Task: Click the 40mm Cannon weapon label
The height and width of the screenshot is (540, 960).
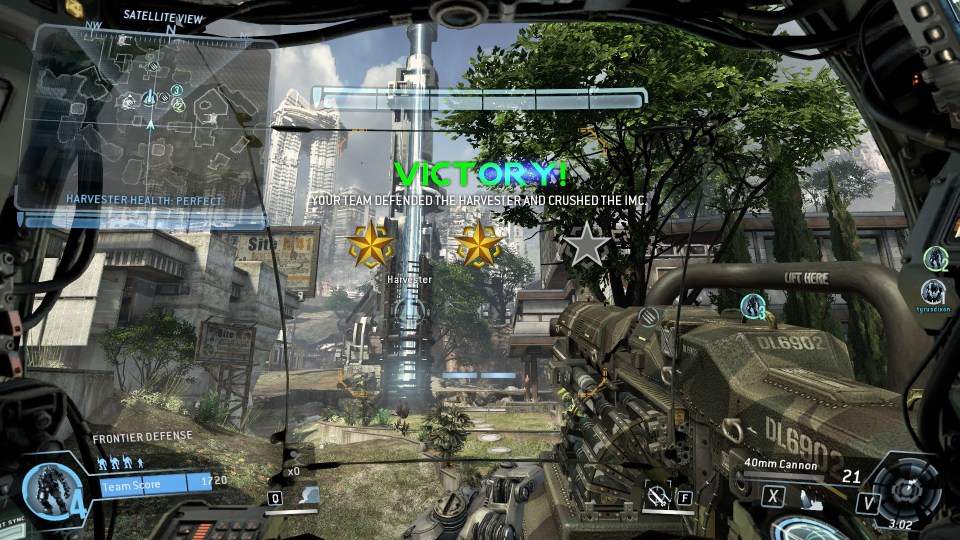Action: [x=780, y=465]
